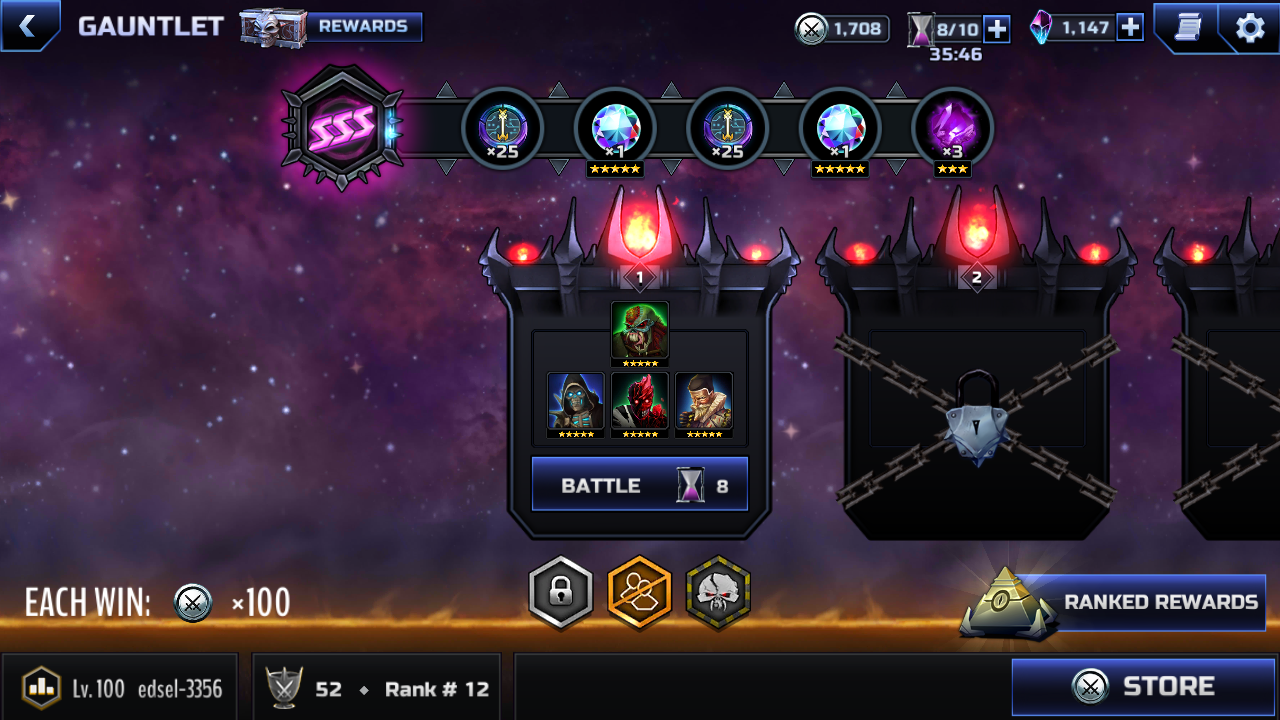Add more hourglass energy with plus button
The width and height of the screenshot is (1280, 720).
(x=997, y=29)
